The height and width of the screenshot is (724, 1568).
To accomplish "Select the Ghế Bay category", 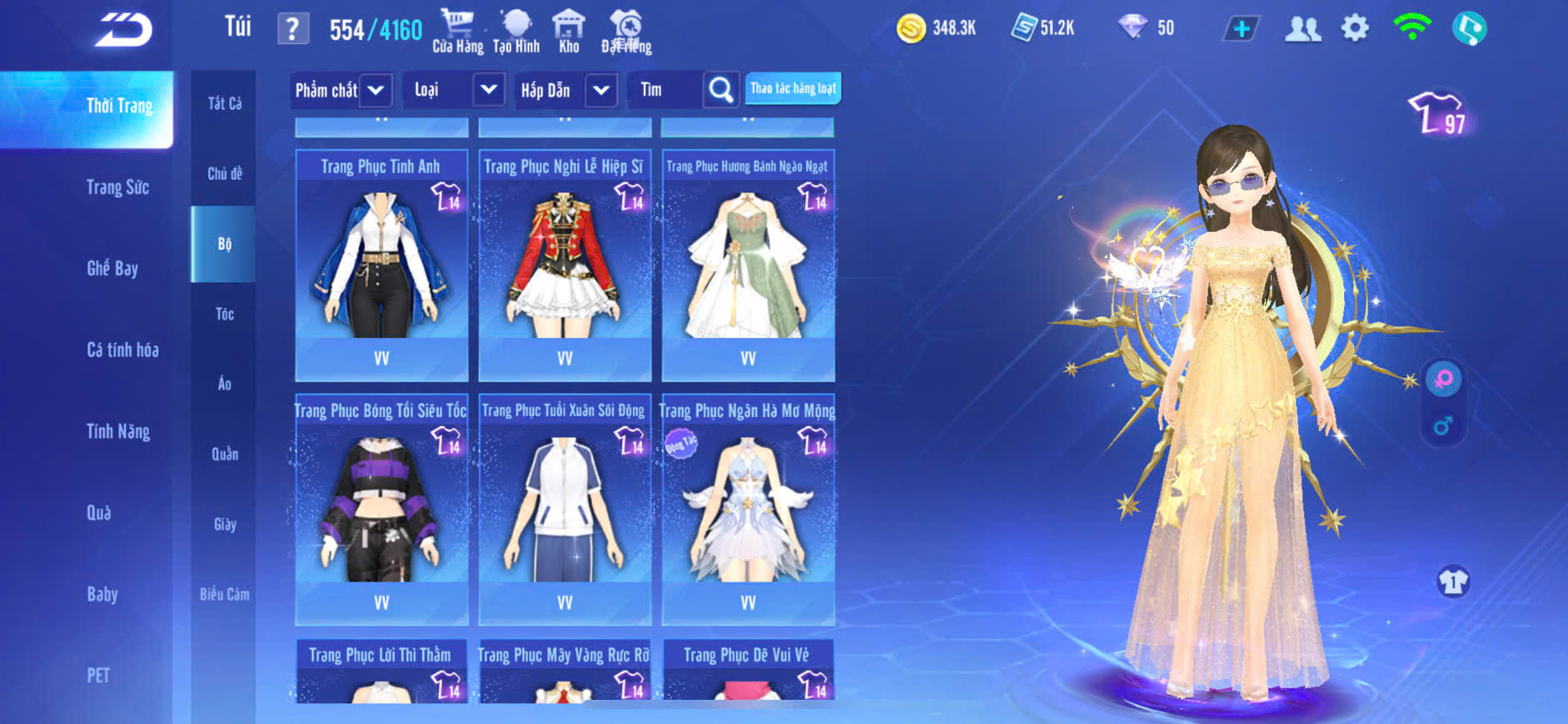I will pos(112,268).
